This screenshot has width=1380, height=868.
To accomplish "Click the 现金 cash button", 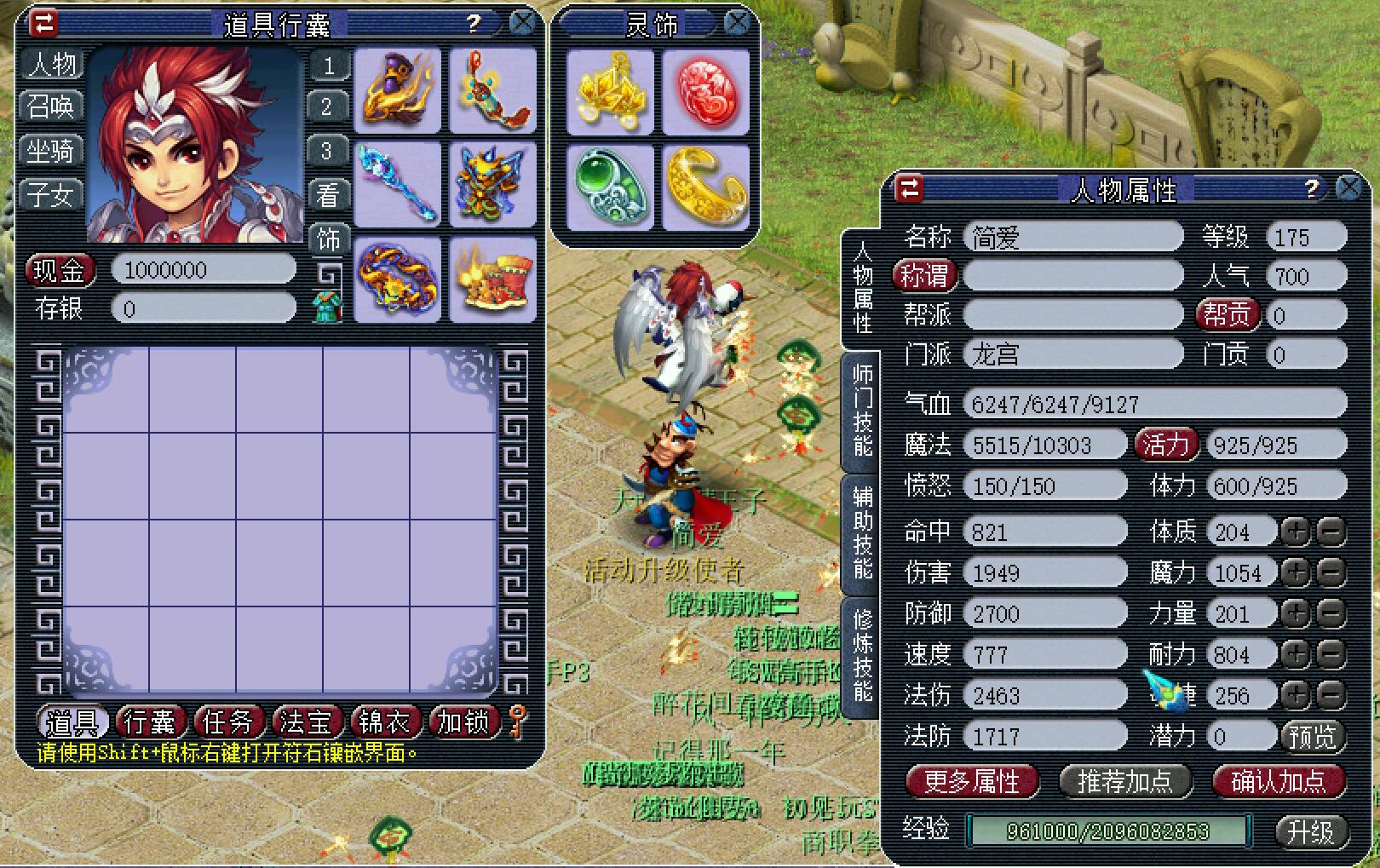I will [x=60, y=271].
